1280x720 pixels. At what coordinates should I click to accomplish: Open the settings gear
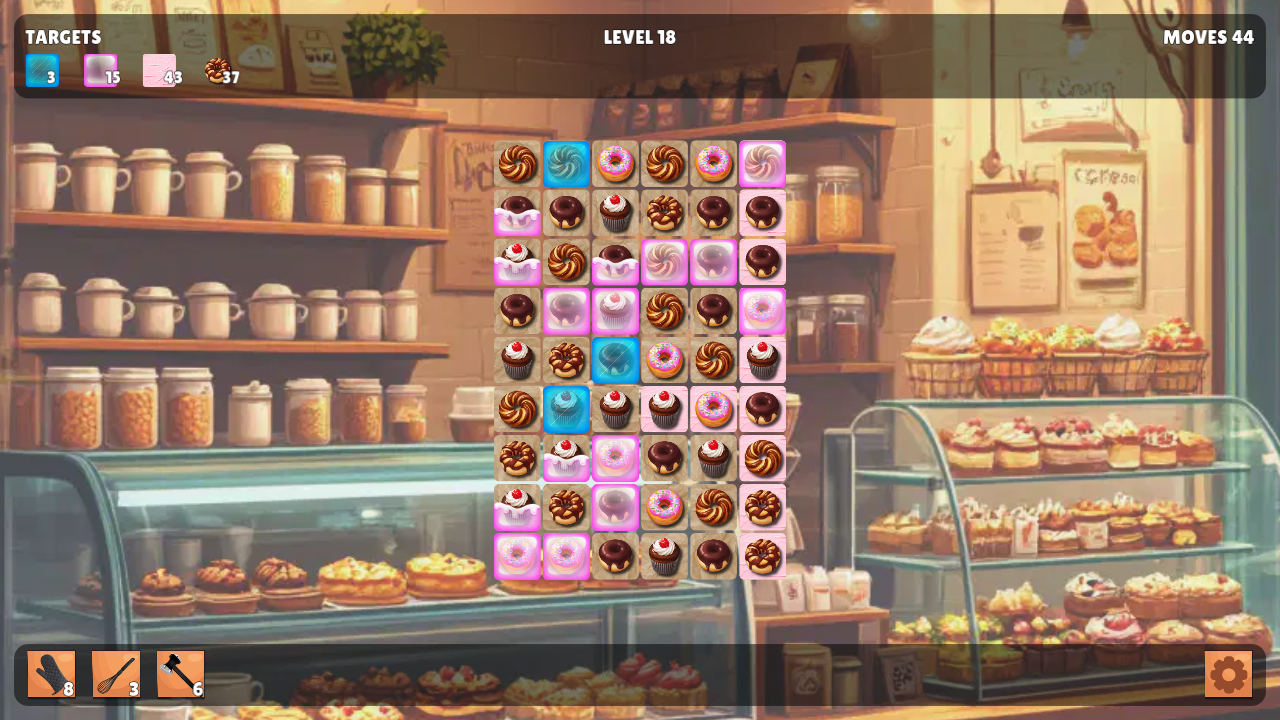(1228, 674)
